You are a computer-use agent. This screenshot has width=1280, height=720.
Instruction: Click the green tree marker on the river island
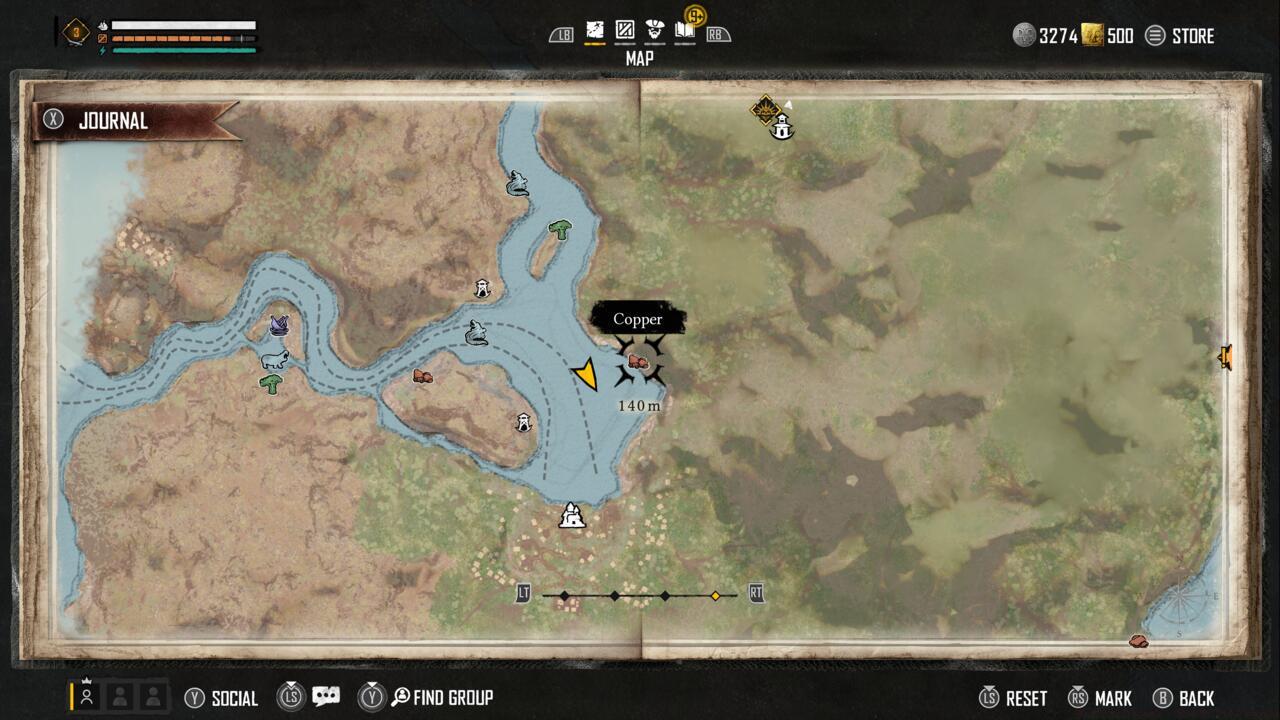click(559, 230)
